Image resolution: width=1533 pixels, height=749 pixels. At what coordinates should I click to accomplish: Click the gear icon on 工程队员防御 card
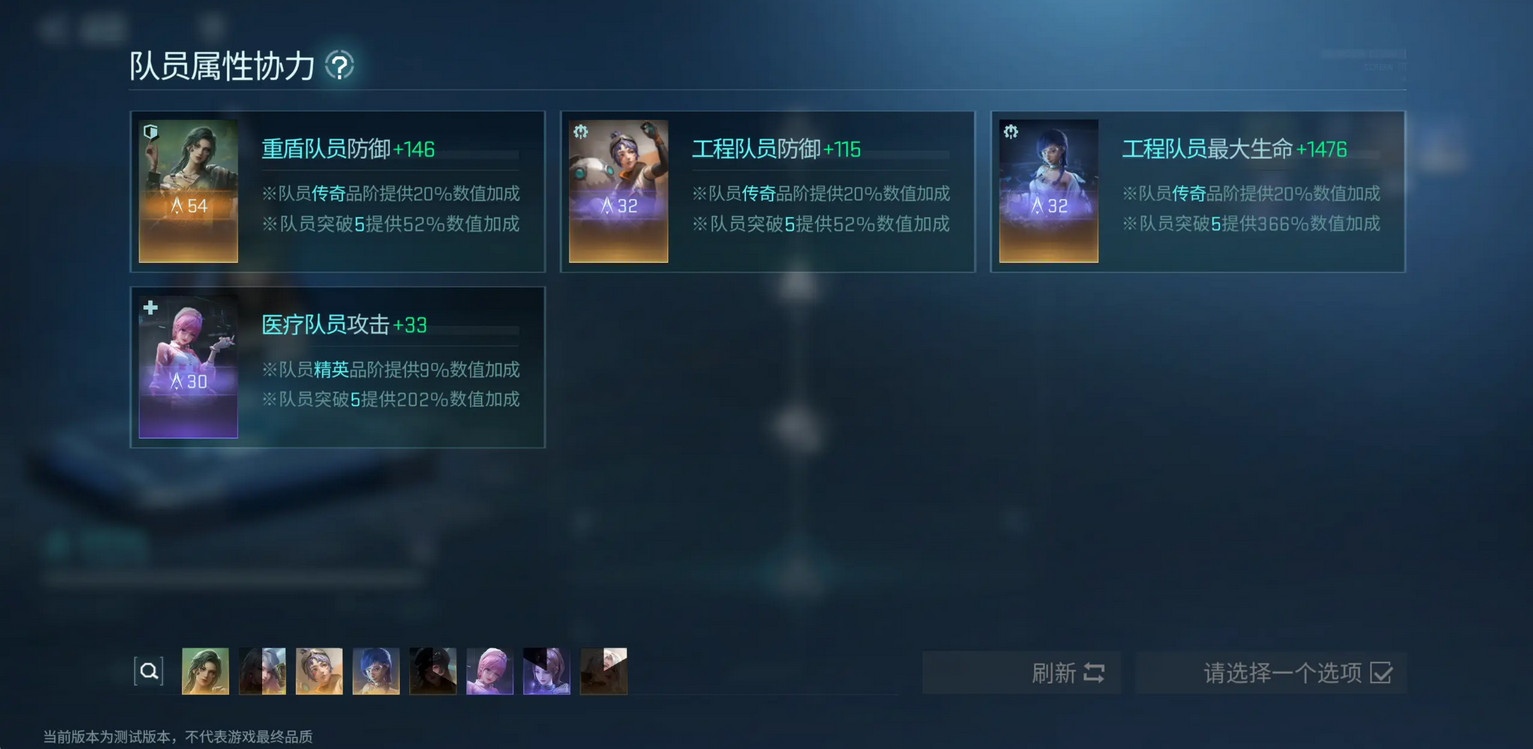click(x=581, y=130)
